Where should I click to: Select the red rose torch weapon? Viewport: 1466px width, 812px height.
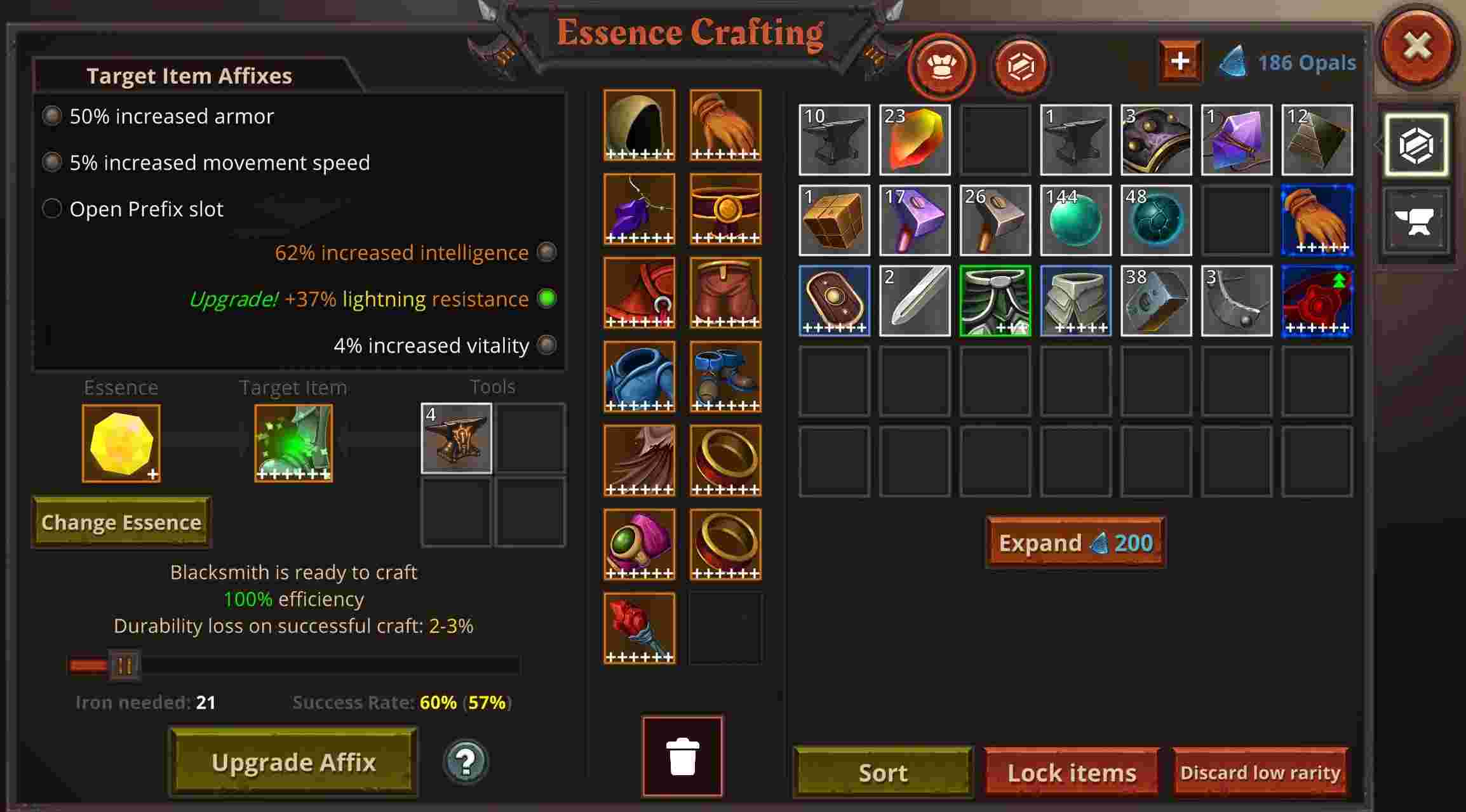[x=640, y=628]
